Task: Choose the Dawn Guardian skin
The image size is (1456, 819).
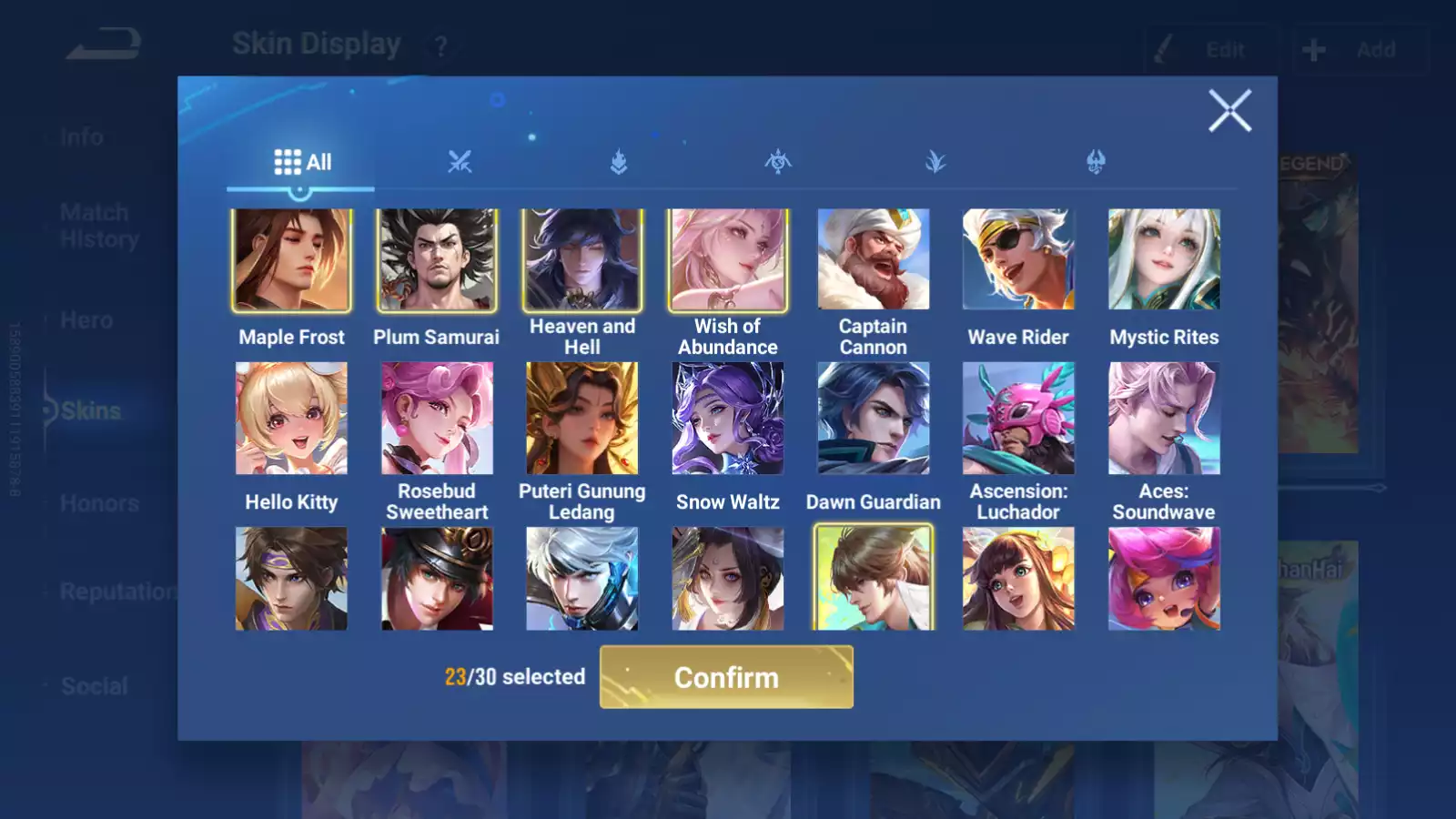Action: click(874, 419)
